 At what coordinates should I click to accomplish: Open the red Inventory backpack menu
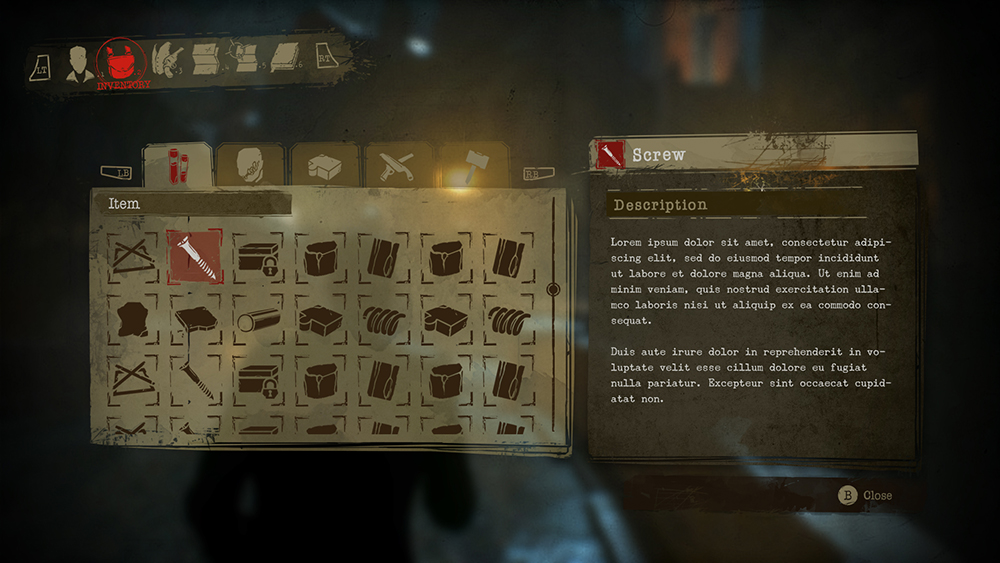click(121, 62)
